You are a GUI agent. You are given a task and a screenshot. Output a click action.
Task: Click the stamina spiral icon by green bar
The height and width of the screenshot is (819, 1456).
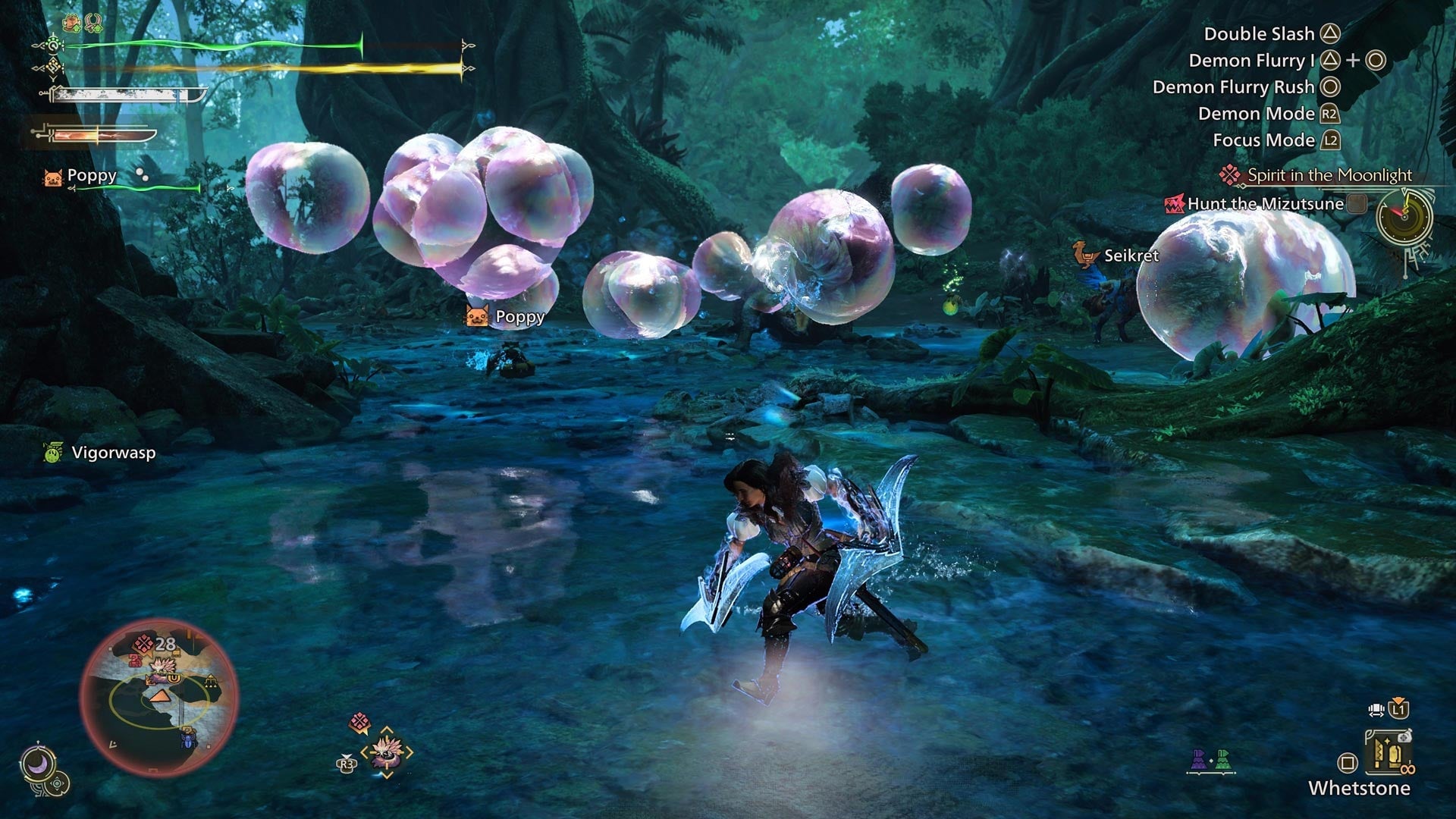pyautogui.click(x=53, y=44)
